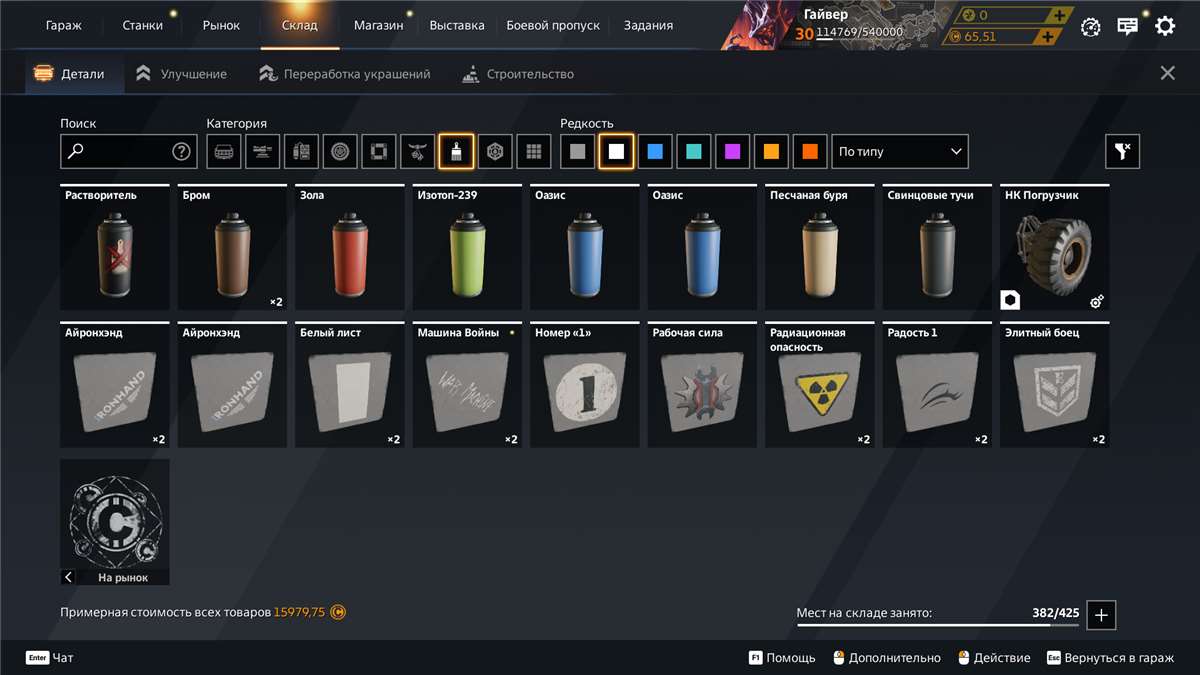Screen dimensions: 1200x675
Task: Open the settings gear icon
Action: [x=1165, y=26]
